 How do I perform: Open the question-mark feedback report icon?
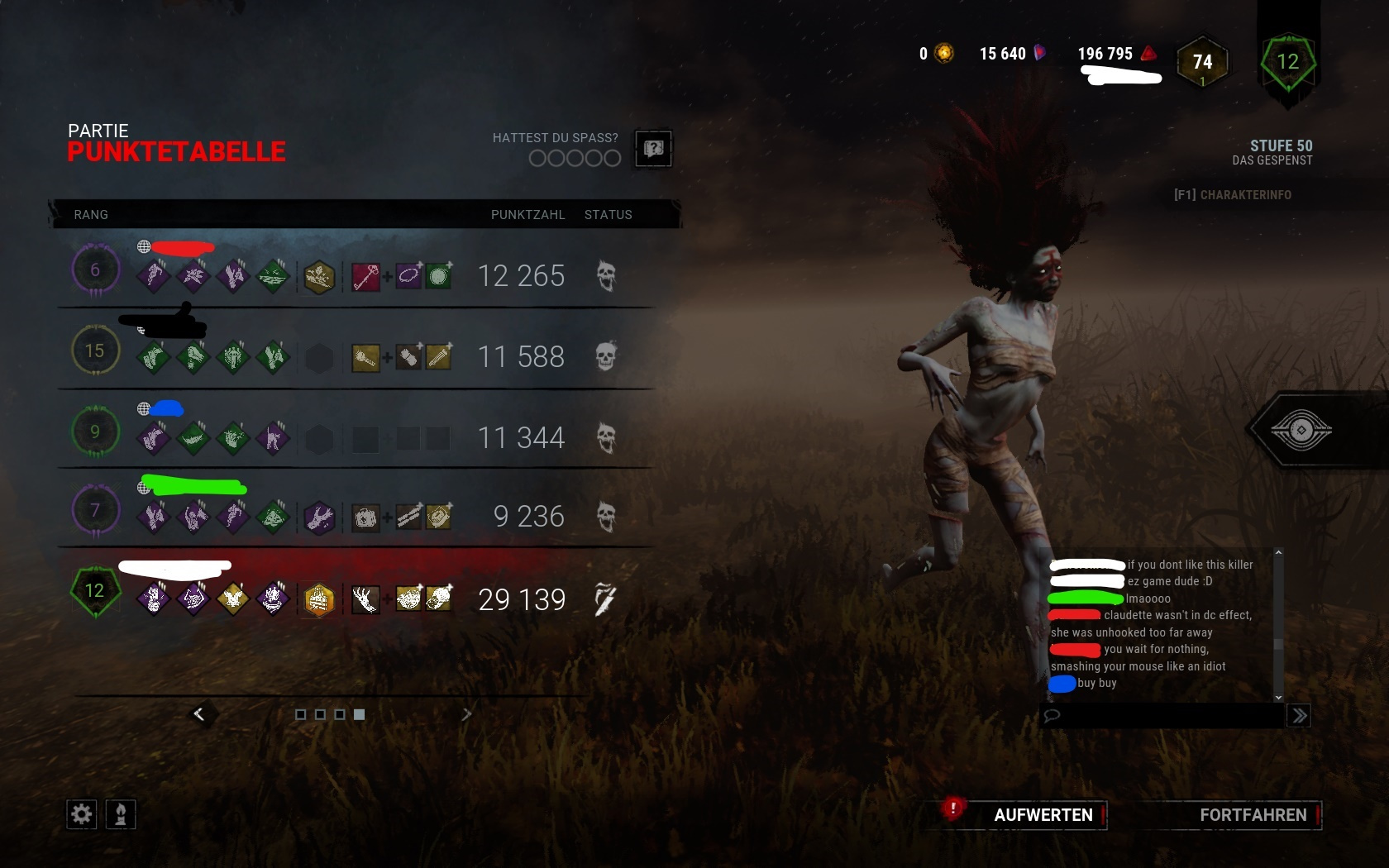[x=653, y=149]
